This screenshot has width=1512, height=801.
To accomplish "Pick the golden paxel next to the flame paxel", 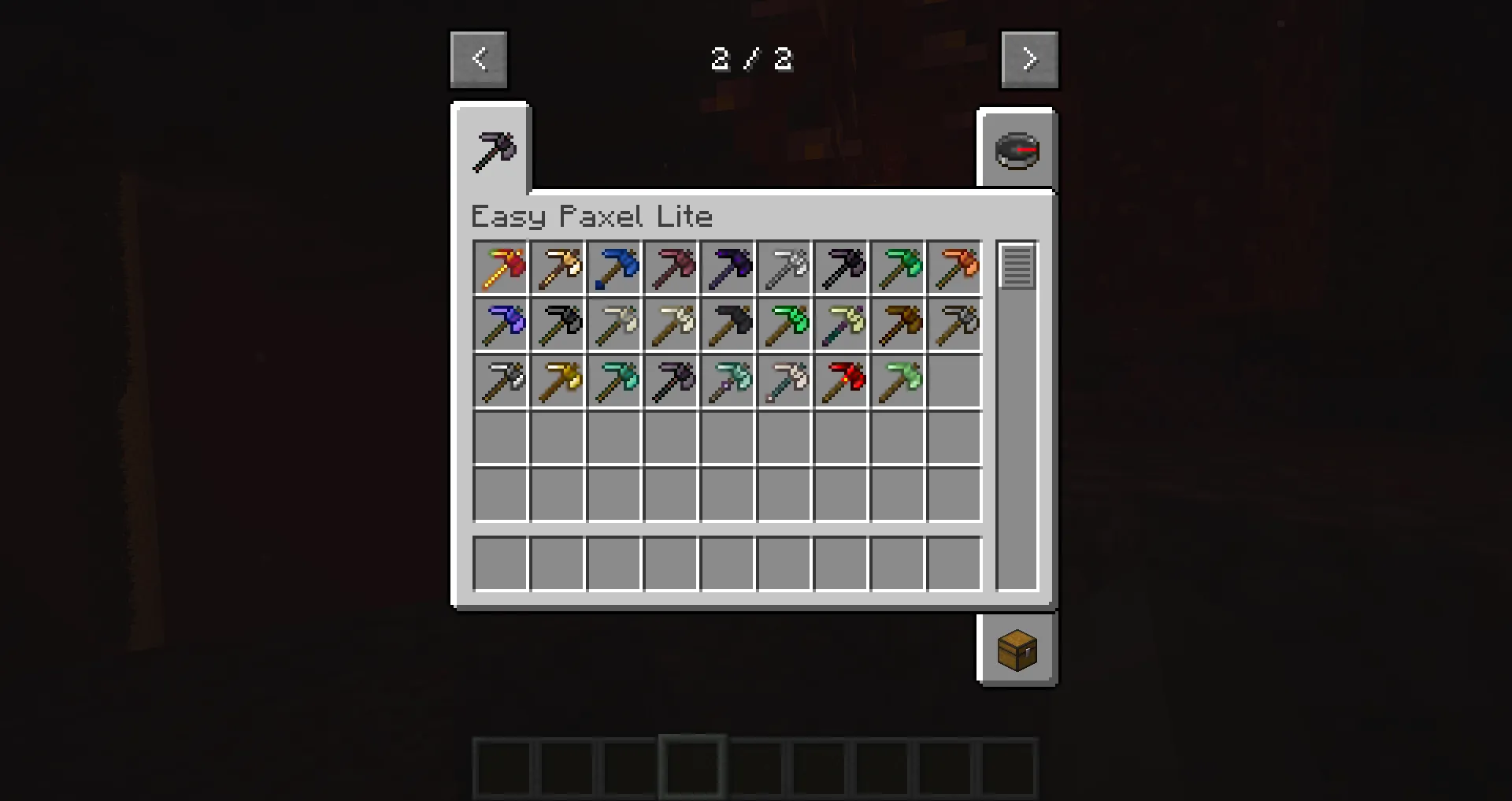I will click(x=557, y=268).
